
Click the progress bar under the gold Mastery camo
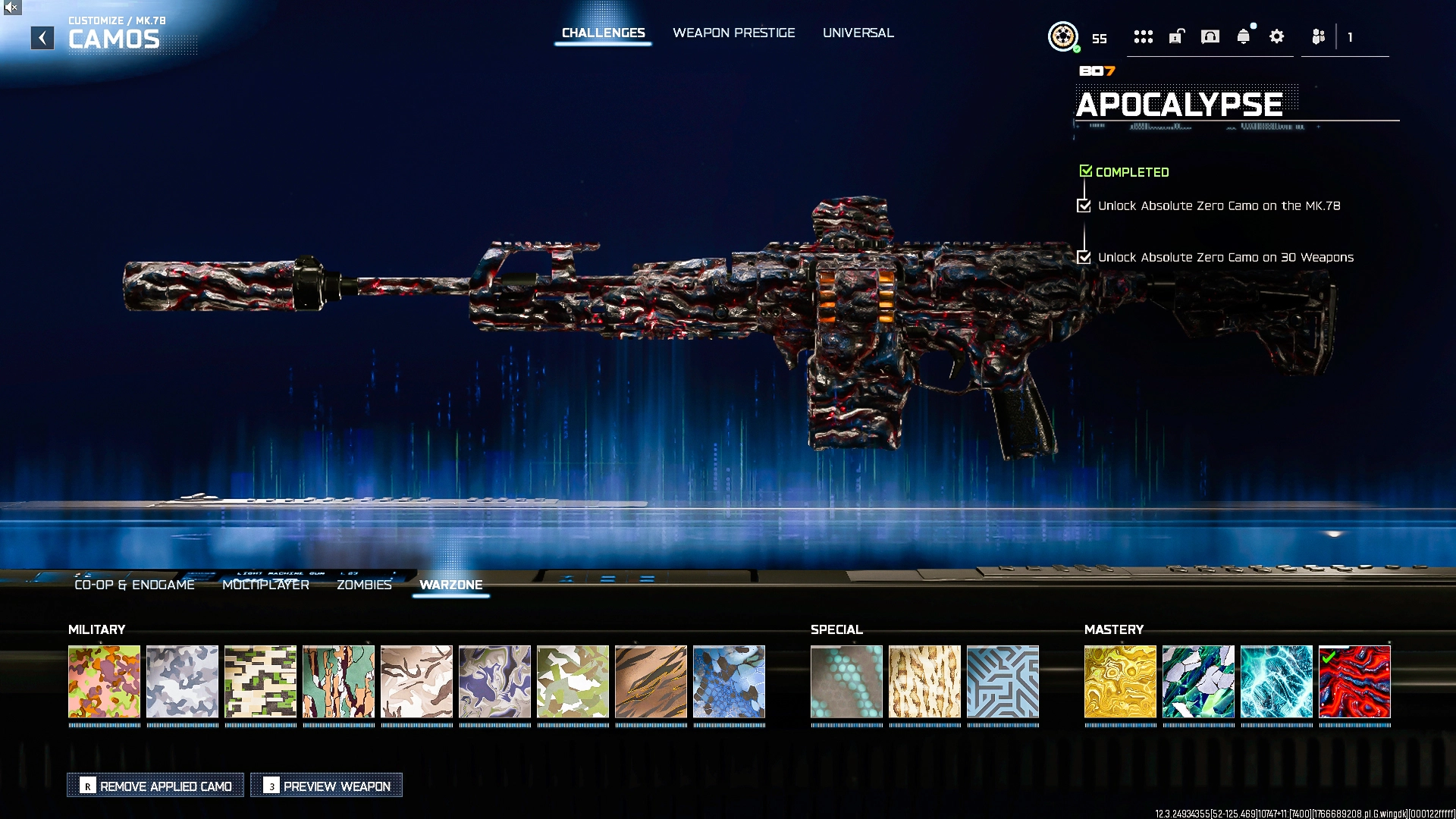pyautogui.click(x=1121, y=726)
